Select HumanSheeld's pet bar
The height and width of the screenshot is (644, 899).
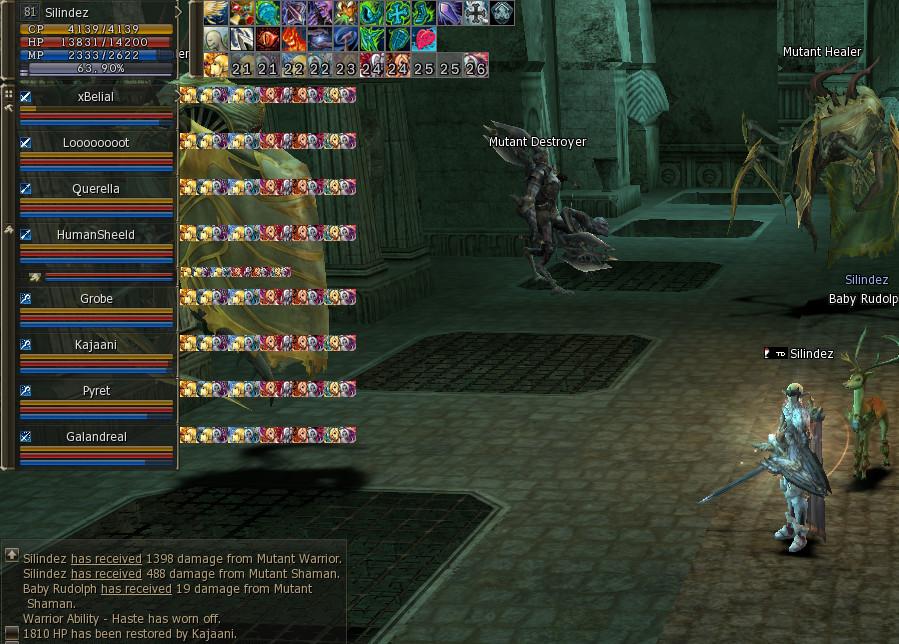(x=100, y=276)
